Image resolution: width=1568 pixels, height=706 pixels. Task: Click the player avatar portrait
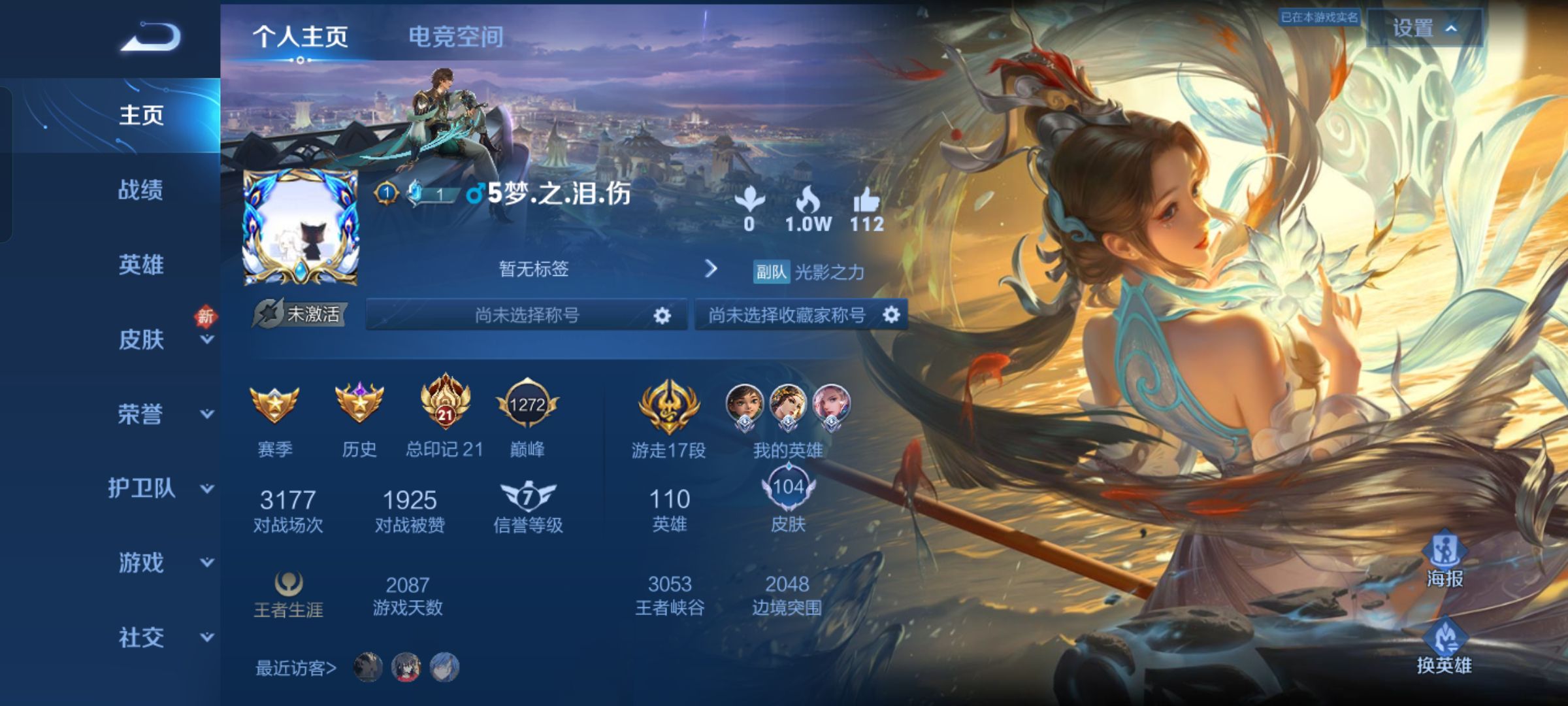[x=301, y=229]
